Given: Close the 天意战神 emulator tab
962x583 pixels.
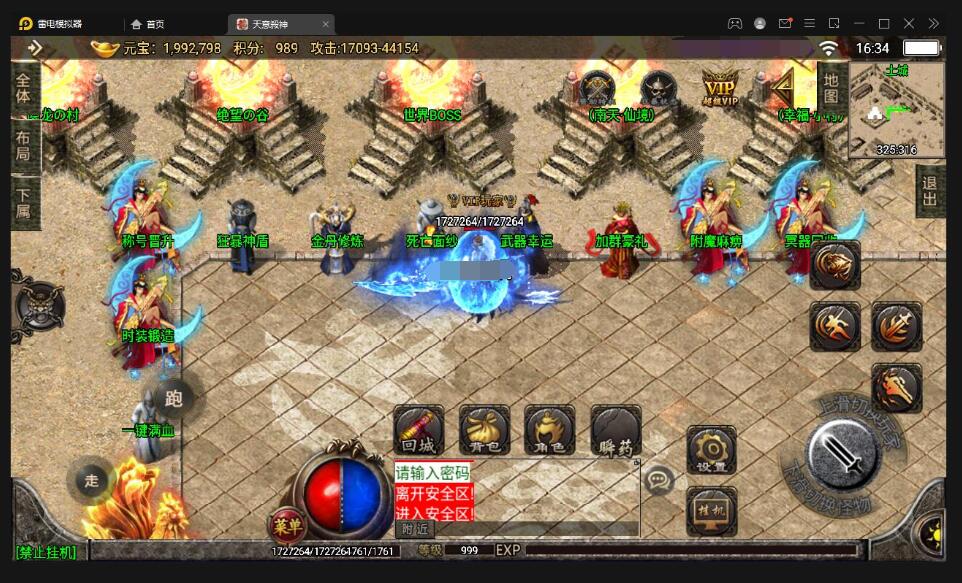Looking at the screenshot, I should click(x=325, y=23).
